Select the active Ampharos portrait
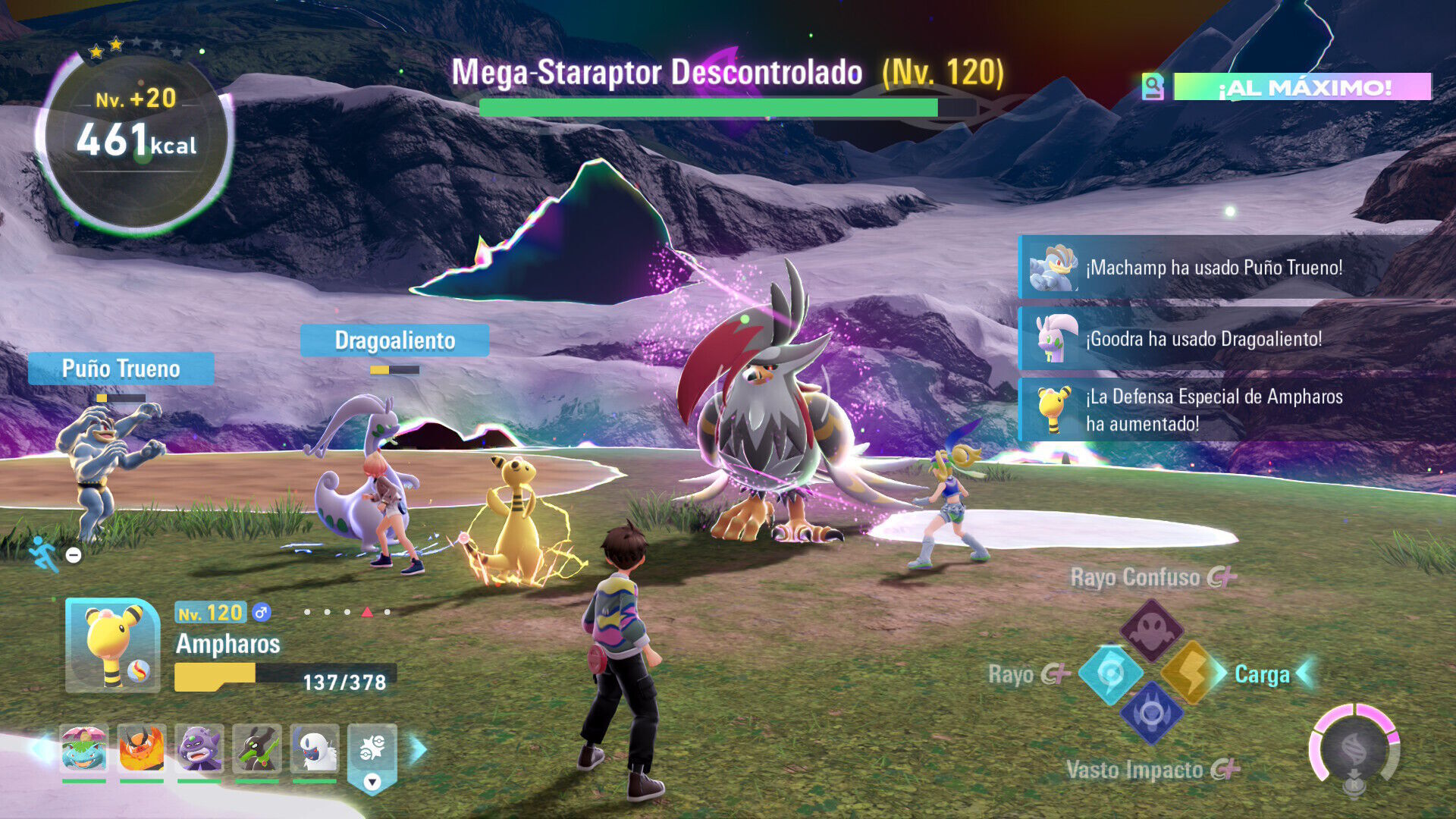The image size is (1456, 819). [x=113, y=645]
